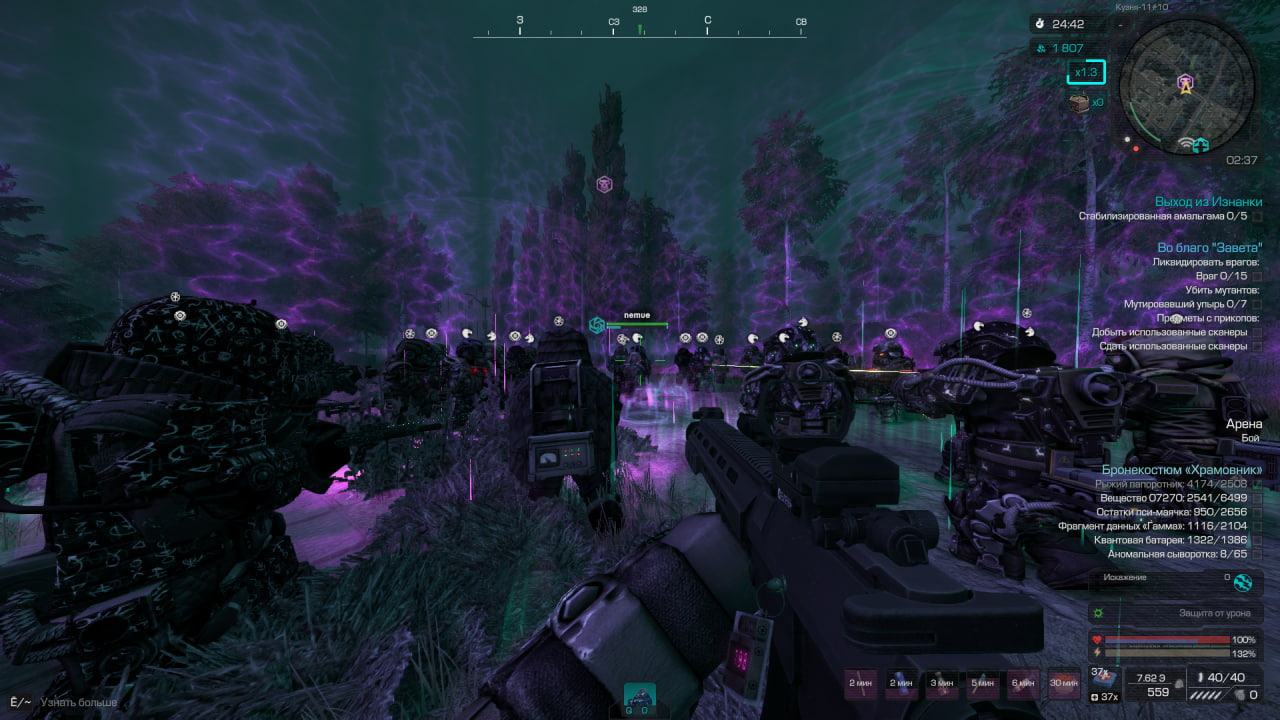Viewport: 1280px width, 720px height.
Task: Click the teal ability icon at bottom center
Action: click(x=640, y=697)
